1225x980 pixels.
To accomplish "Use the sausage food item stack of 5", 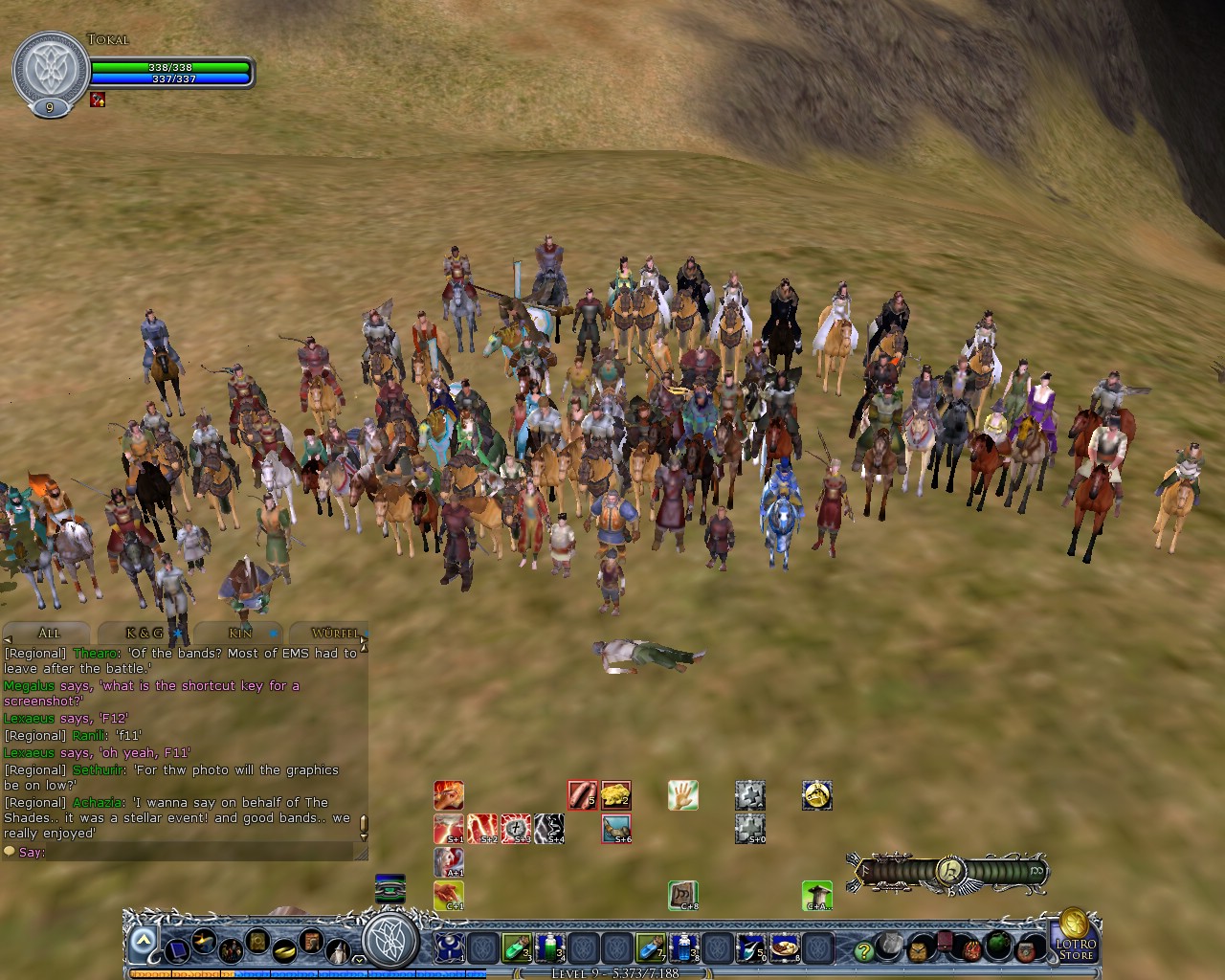I will [582, 794].
